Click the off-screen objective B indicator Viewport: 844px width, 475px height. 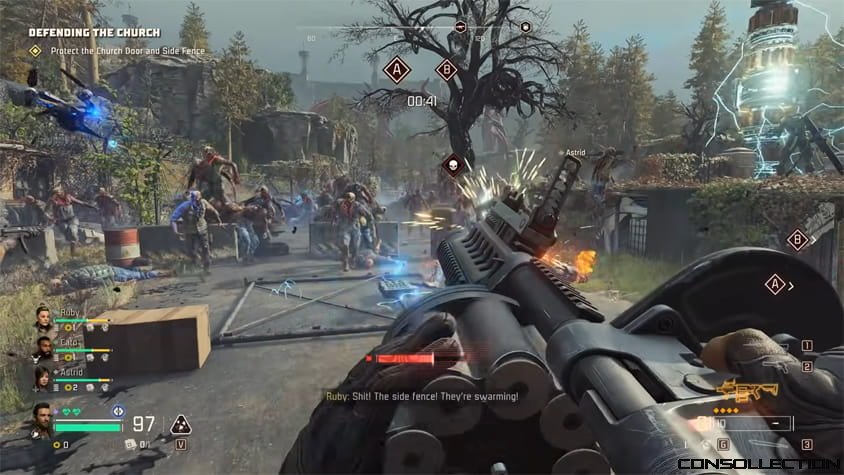click(797, 239)
